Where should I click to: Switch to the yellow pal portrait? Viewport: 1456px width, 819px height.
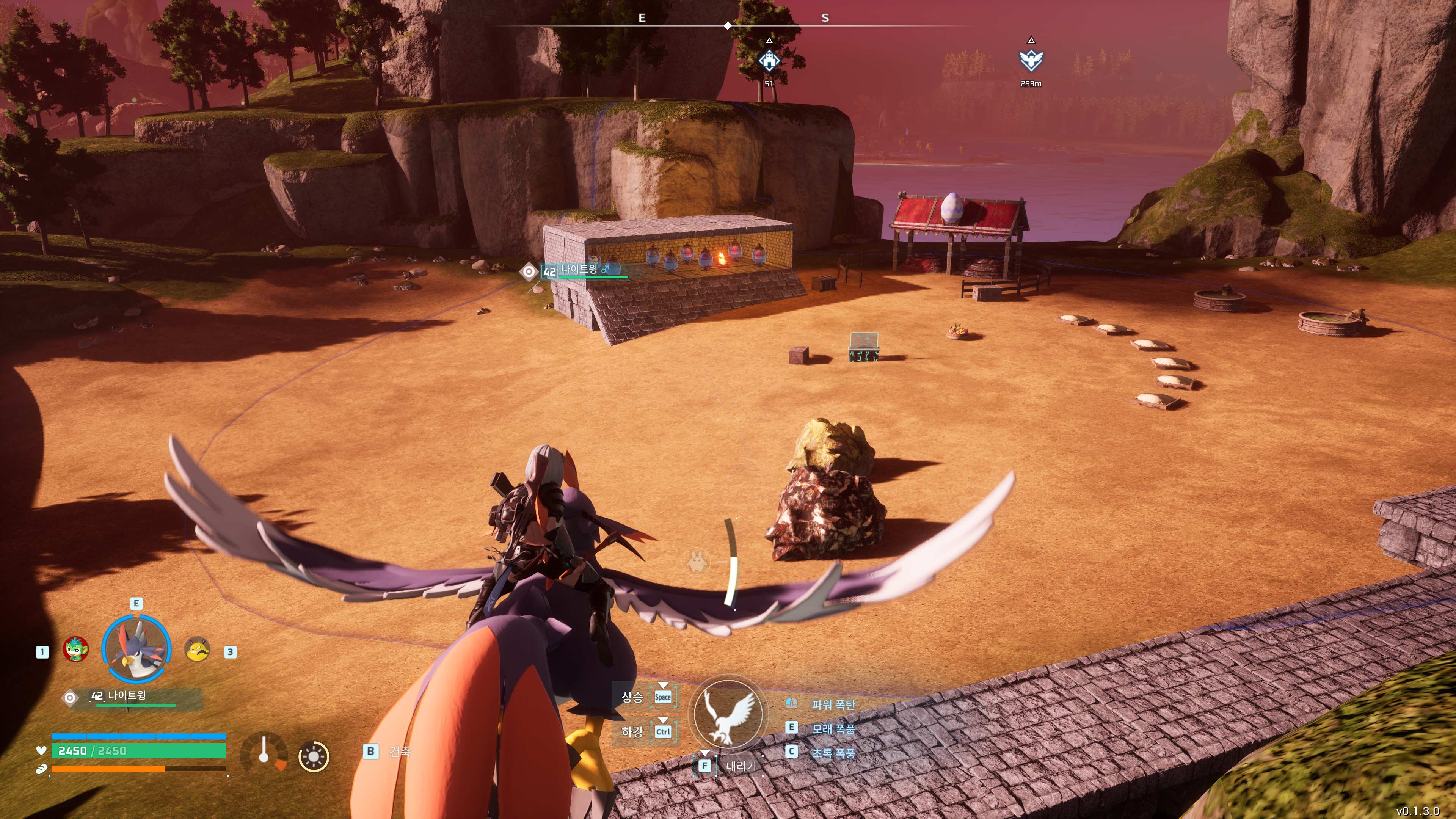[197, 650]
